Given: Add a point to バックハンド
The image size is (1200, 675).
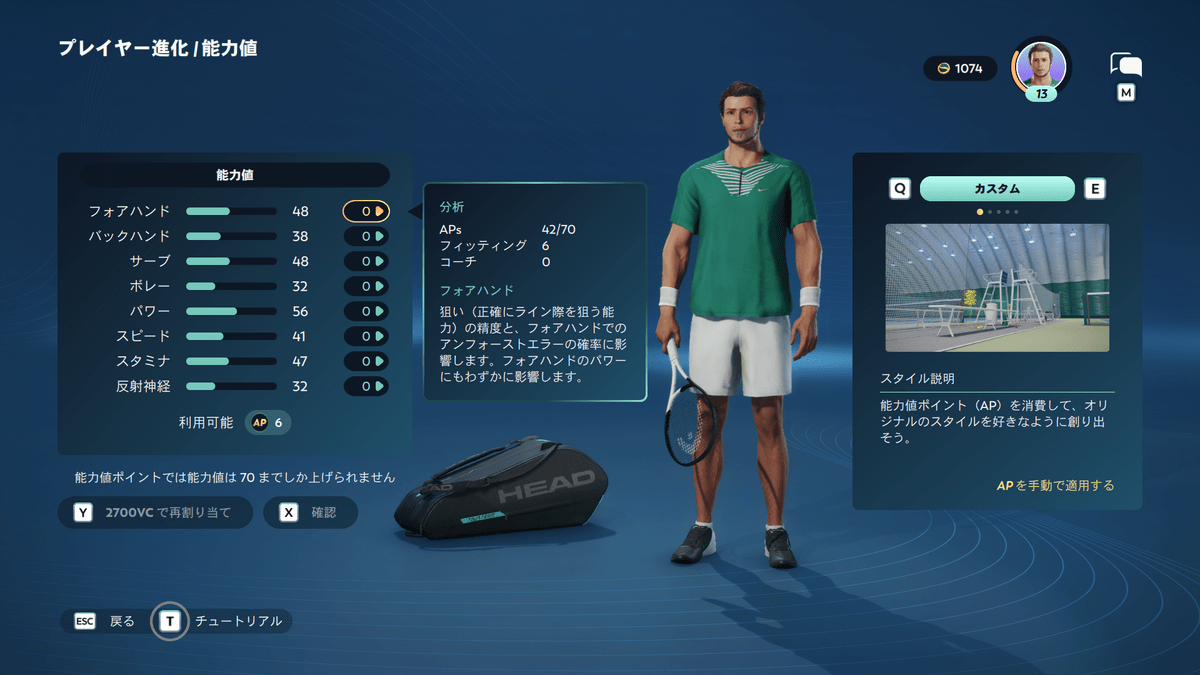Looking at the screenshot, I should [x=379, y=236].
